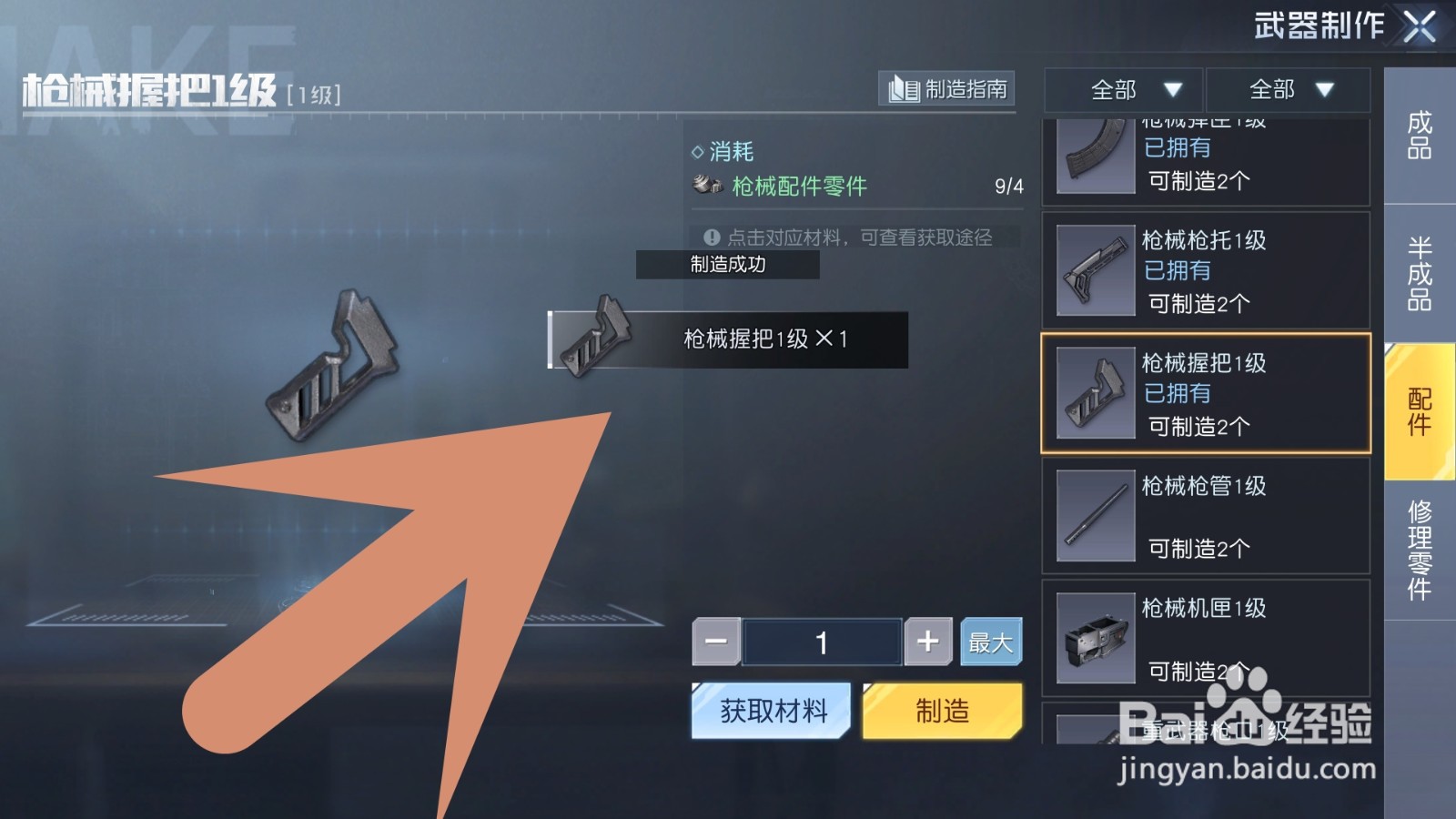Screen dimensions: 1456x819
Task: Increase quantity with the plus stepper
Action: pyautogui.click(x=927, y=641)
